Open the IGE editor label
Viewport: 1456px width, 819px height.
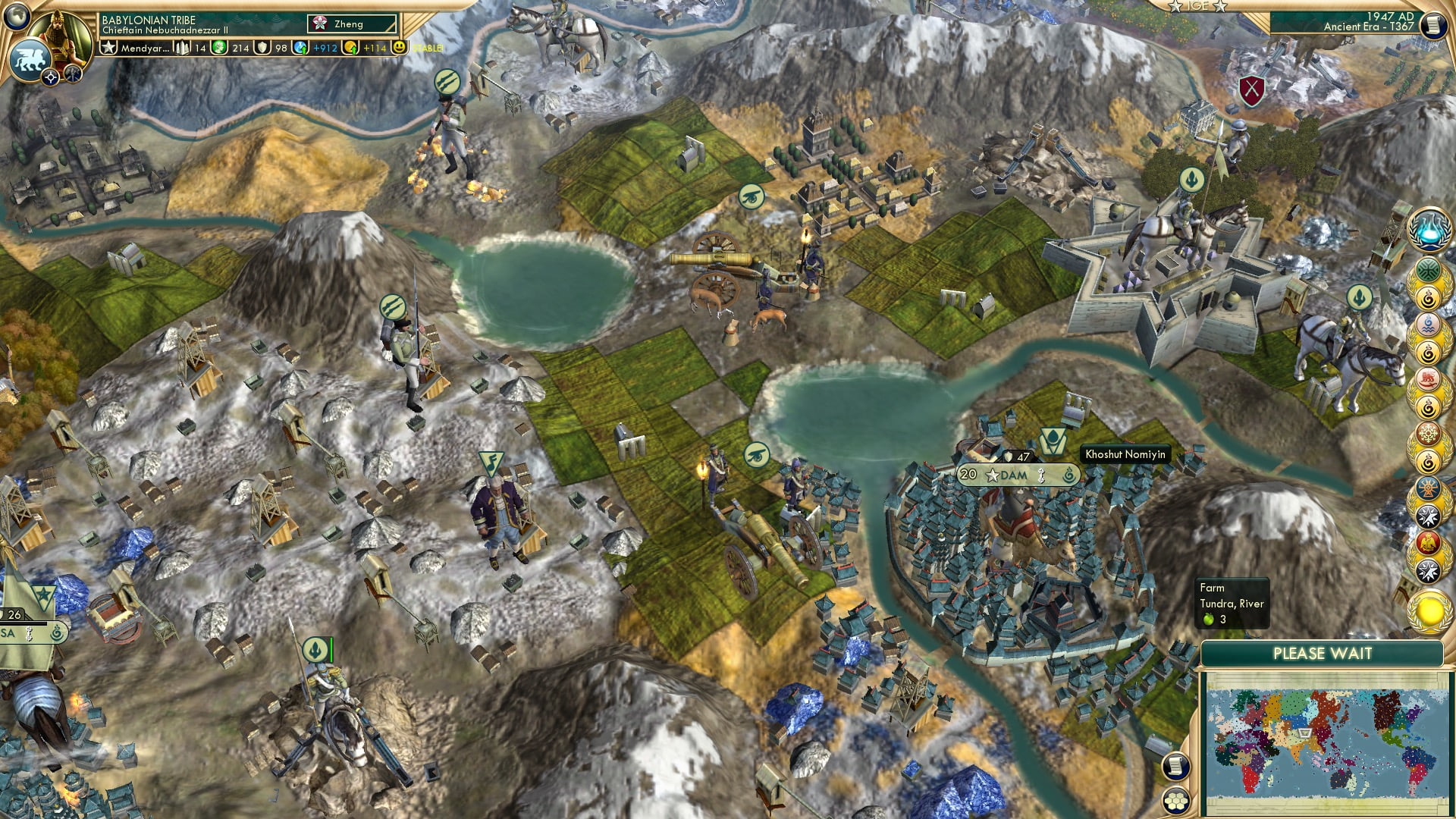point(1197,6)
